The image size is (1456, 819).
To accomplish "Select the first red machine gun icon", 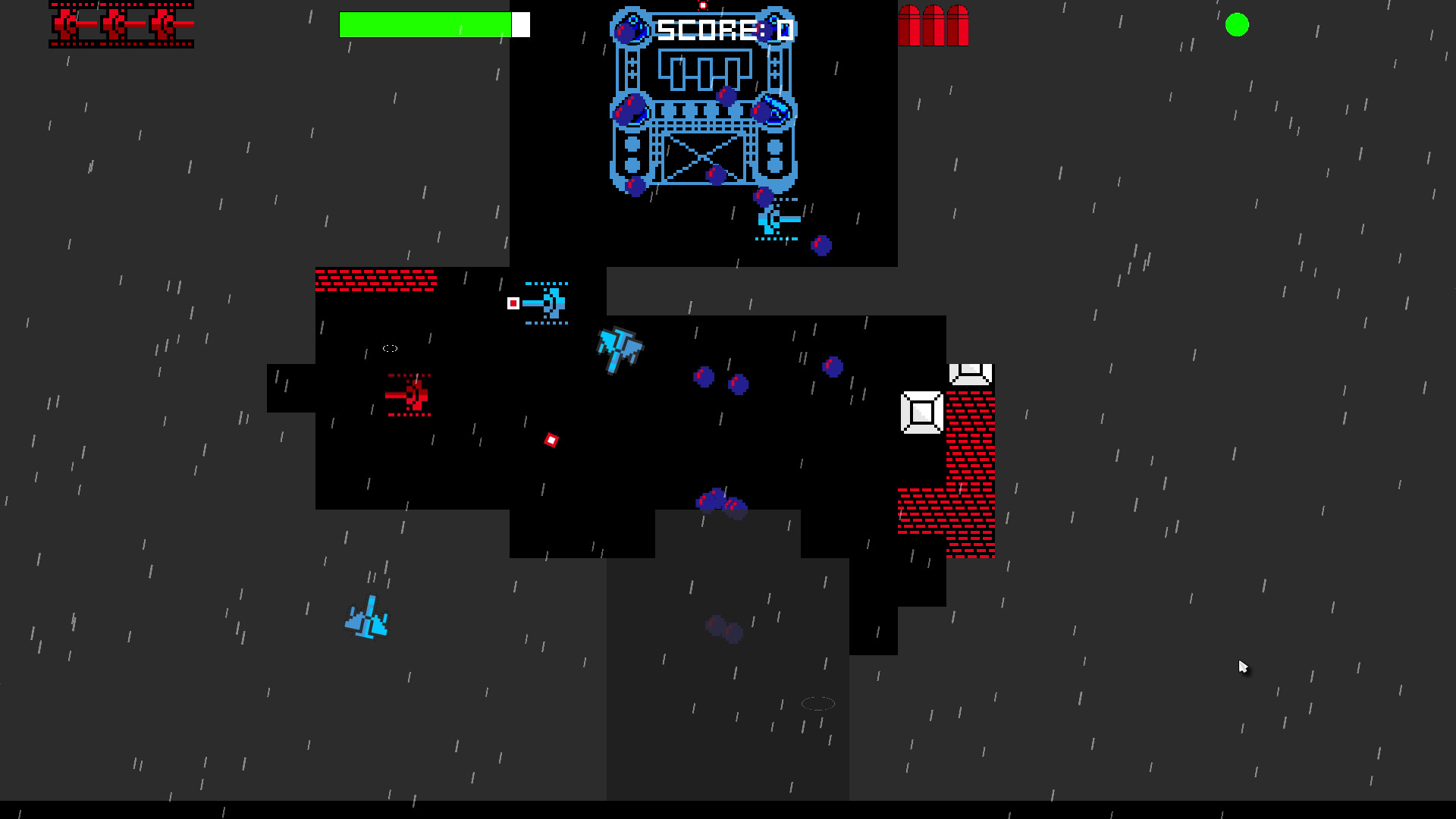I will pyautogui.click(x=64, y=24).
